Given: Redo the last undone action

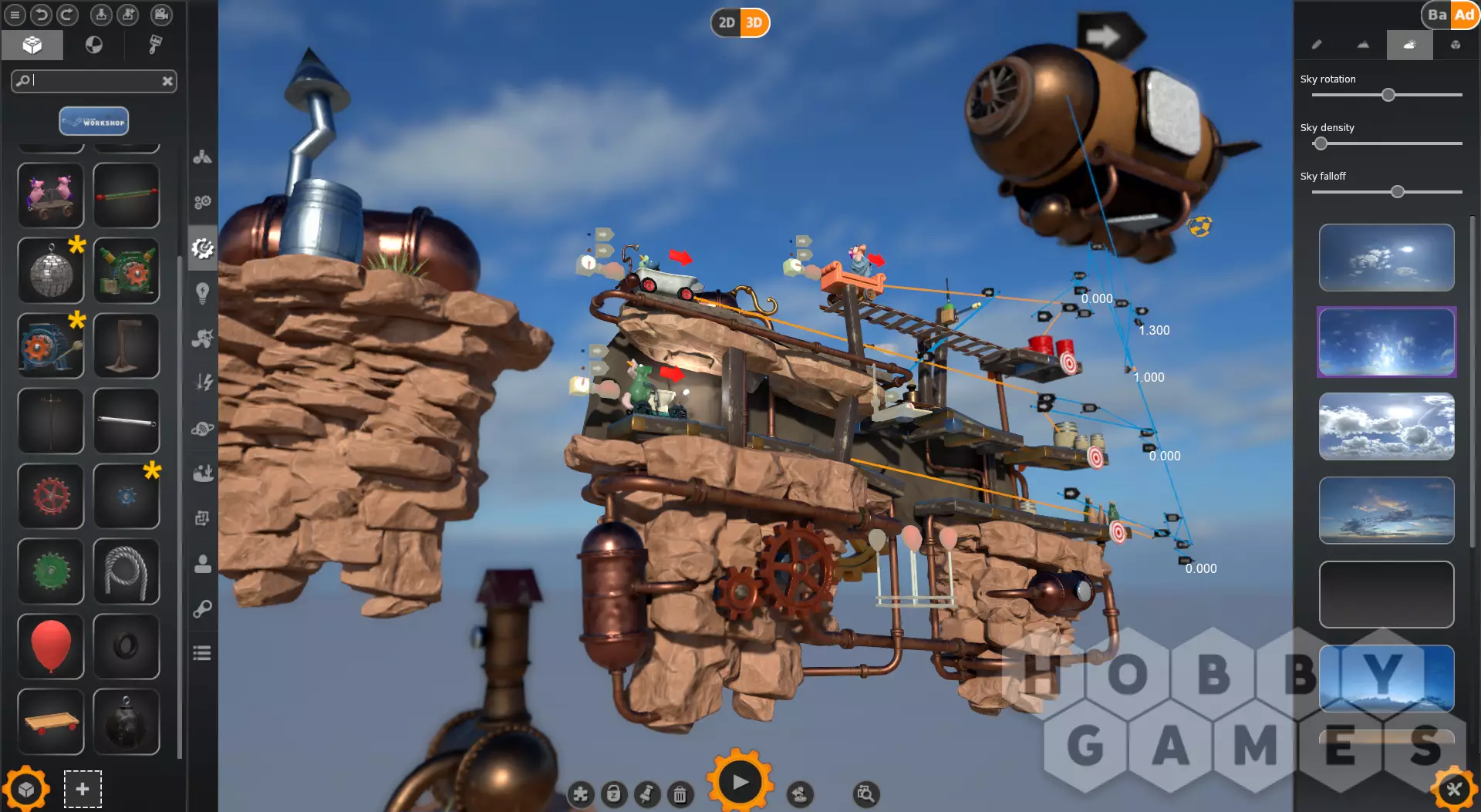Looking at the screenshot, I should pyautogui.click(x=68, y=15).
